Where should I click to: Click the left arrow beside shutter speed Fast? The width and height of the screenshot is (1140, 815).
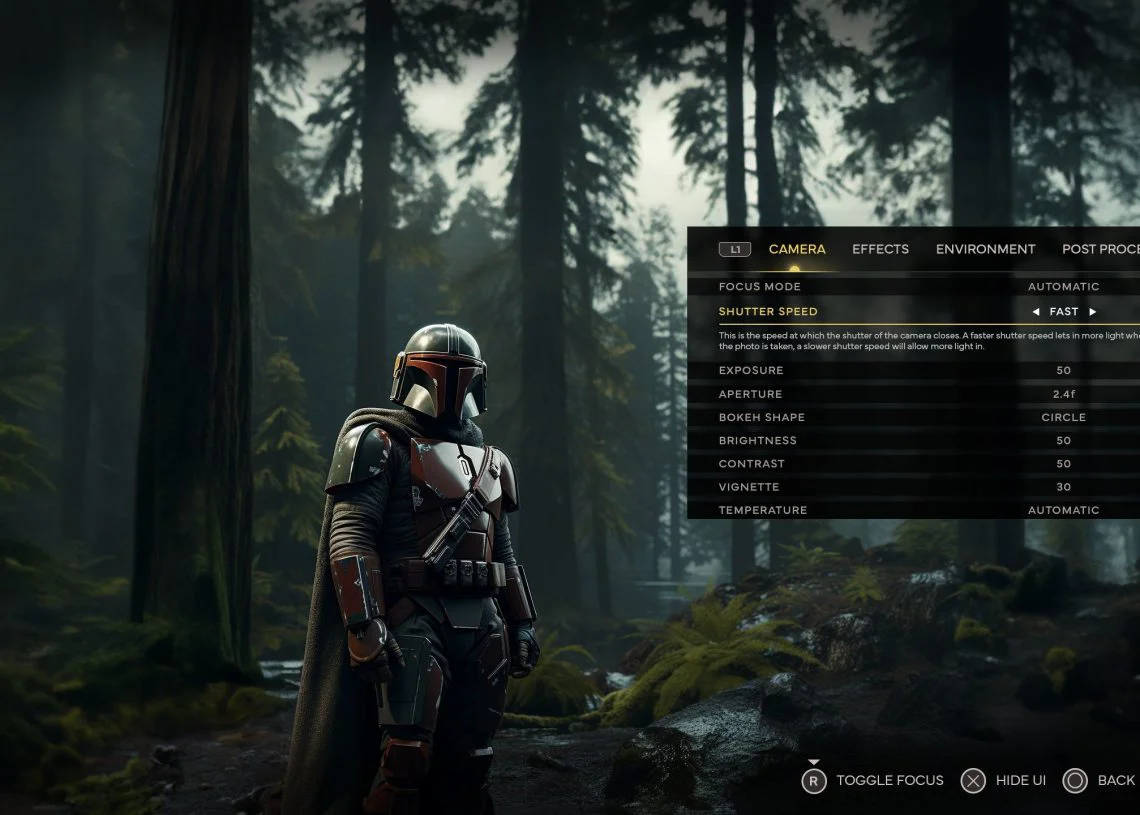click(x=1036, y=312)
